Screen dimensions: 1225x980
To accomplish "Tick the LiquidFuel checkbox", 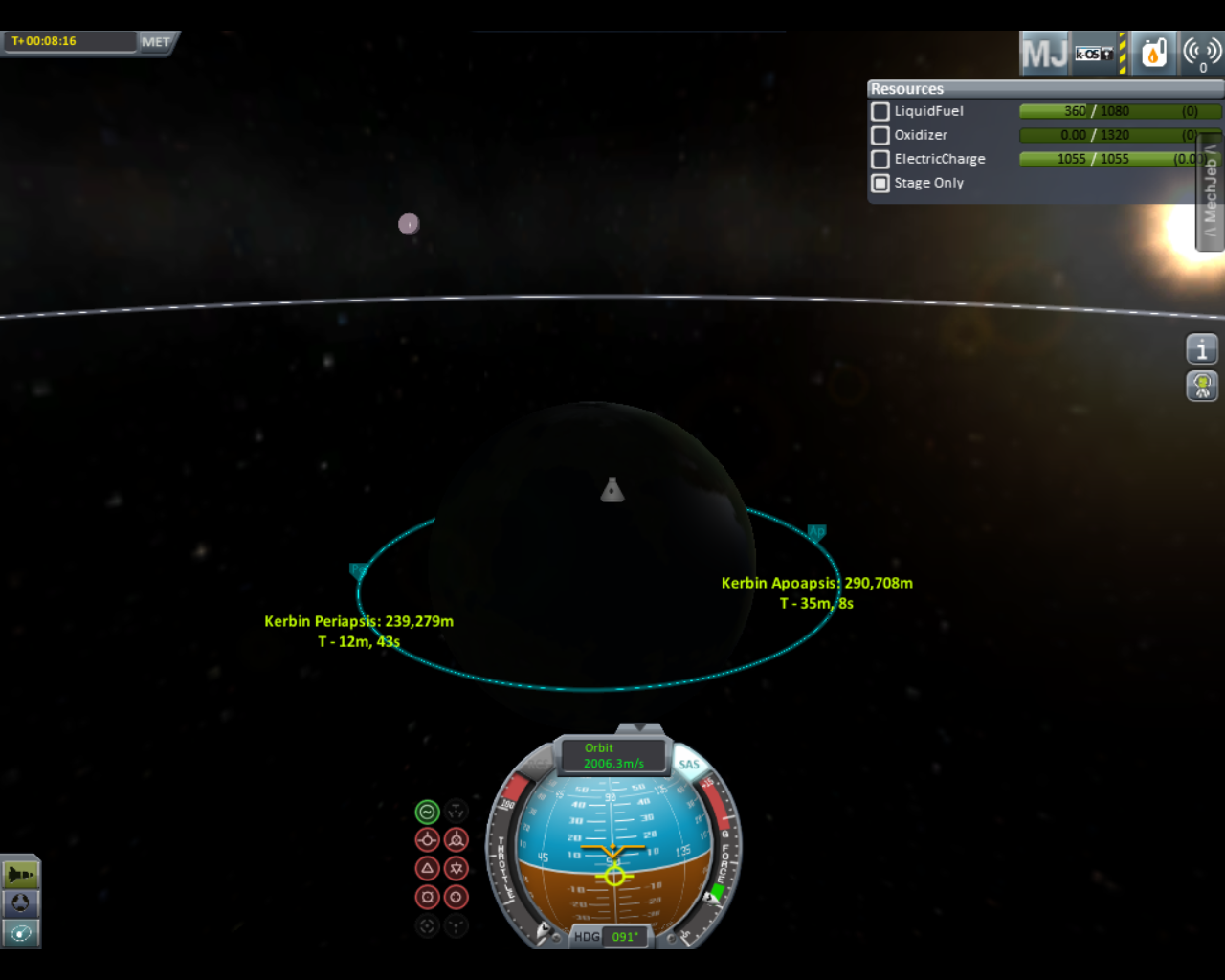I will [880, 111].
